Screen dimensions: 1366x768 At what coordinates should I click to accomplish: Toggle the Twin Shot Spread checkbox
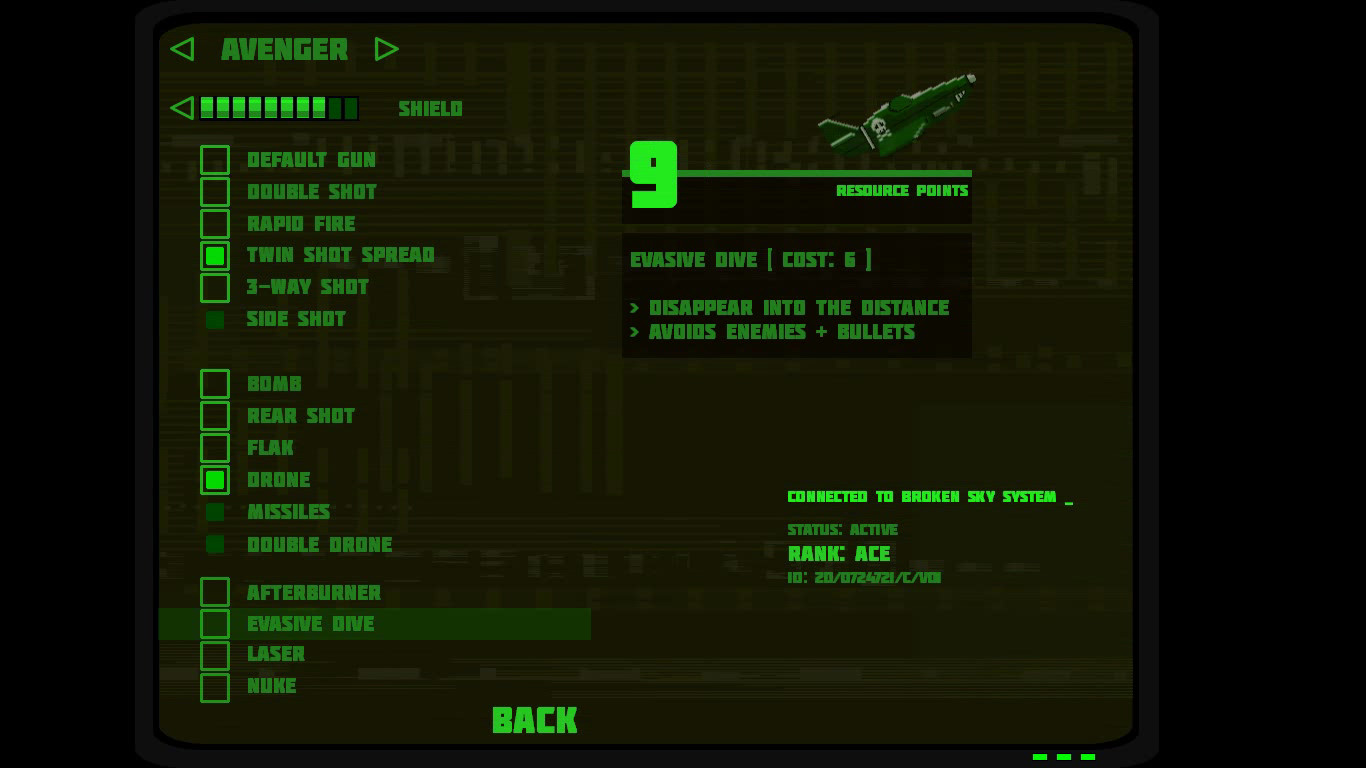click(x=215, y=256)
